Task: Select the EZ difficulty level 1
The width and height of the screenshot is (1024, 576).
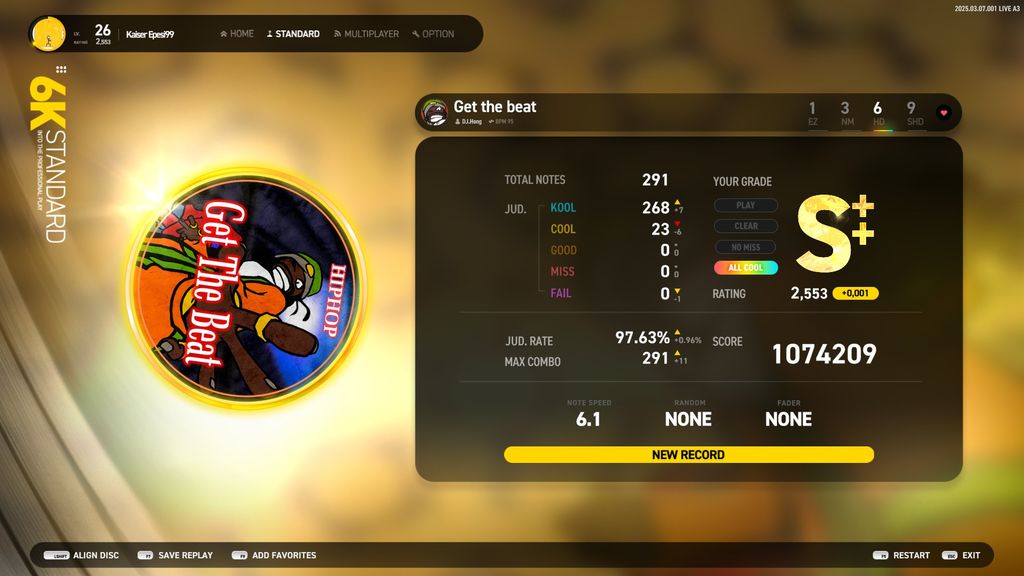Action: point(812,113)
